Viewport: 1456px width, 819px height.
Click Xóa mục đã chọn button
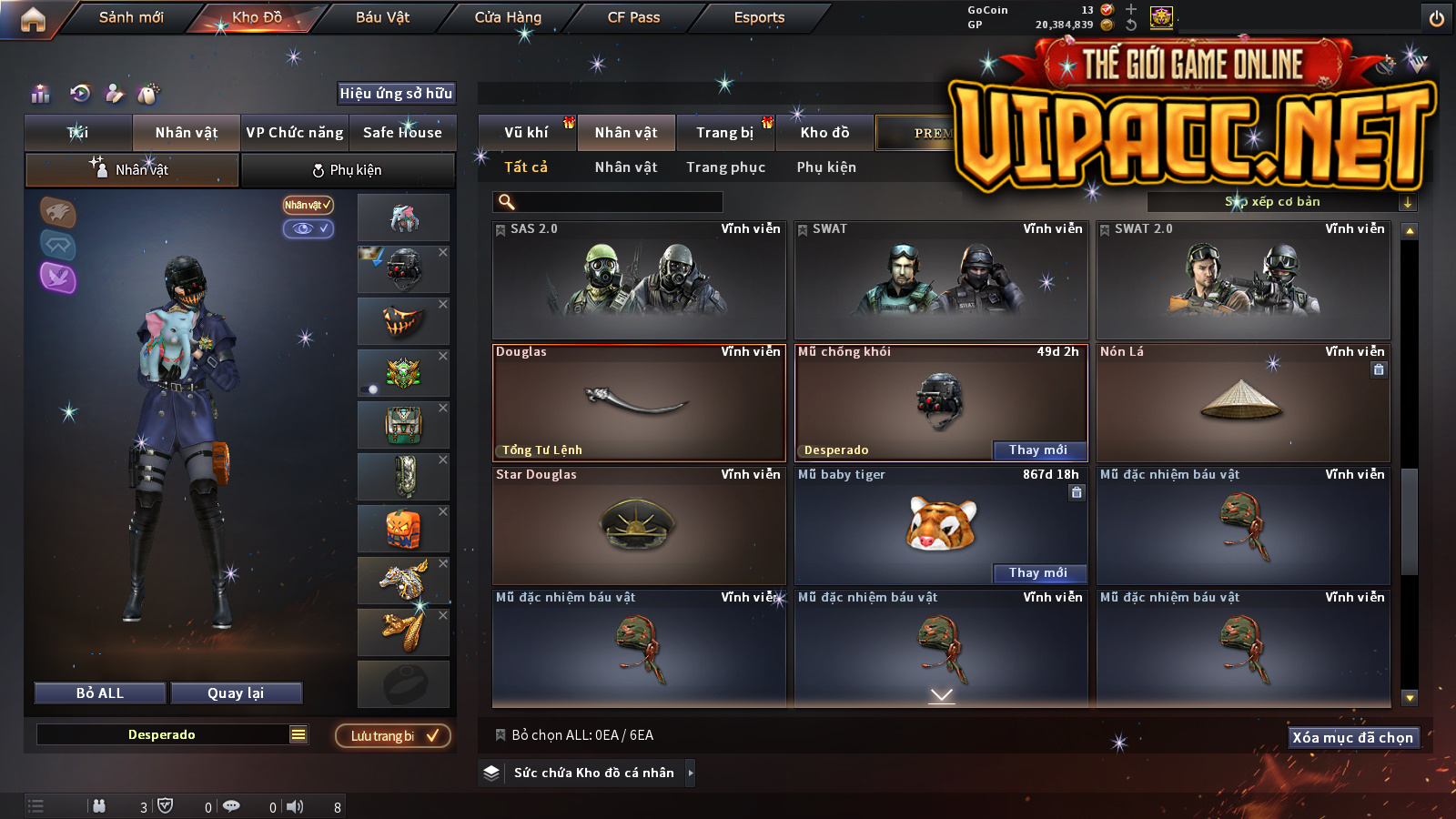(x=1352, y=737)
